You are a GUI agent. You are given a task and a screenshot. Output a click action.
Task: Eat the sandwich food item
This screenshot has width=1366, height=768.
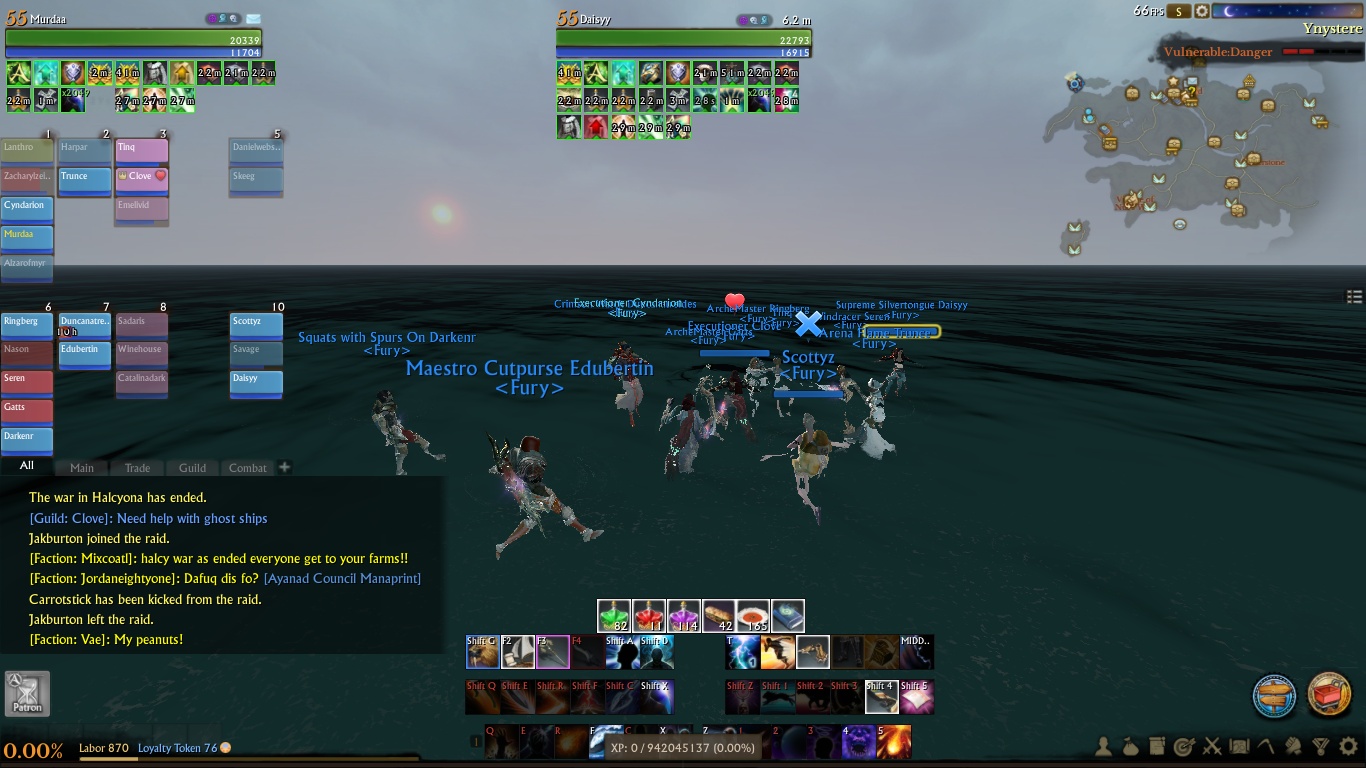719,616
